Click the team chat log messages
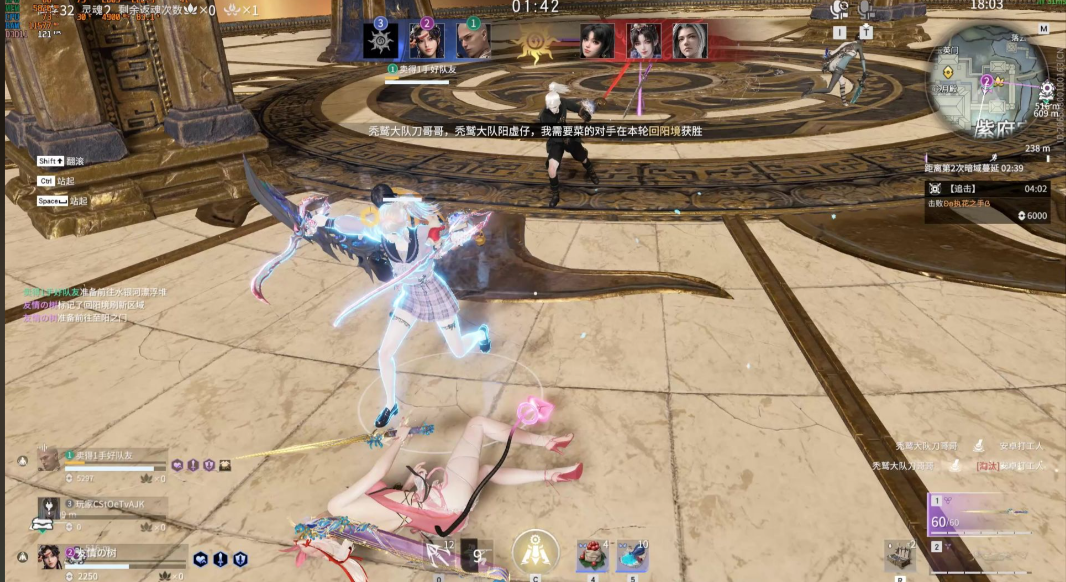 (x=90, y=304)
